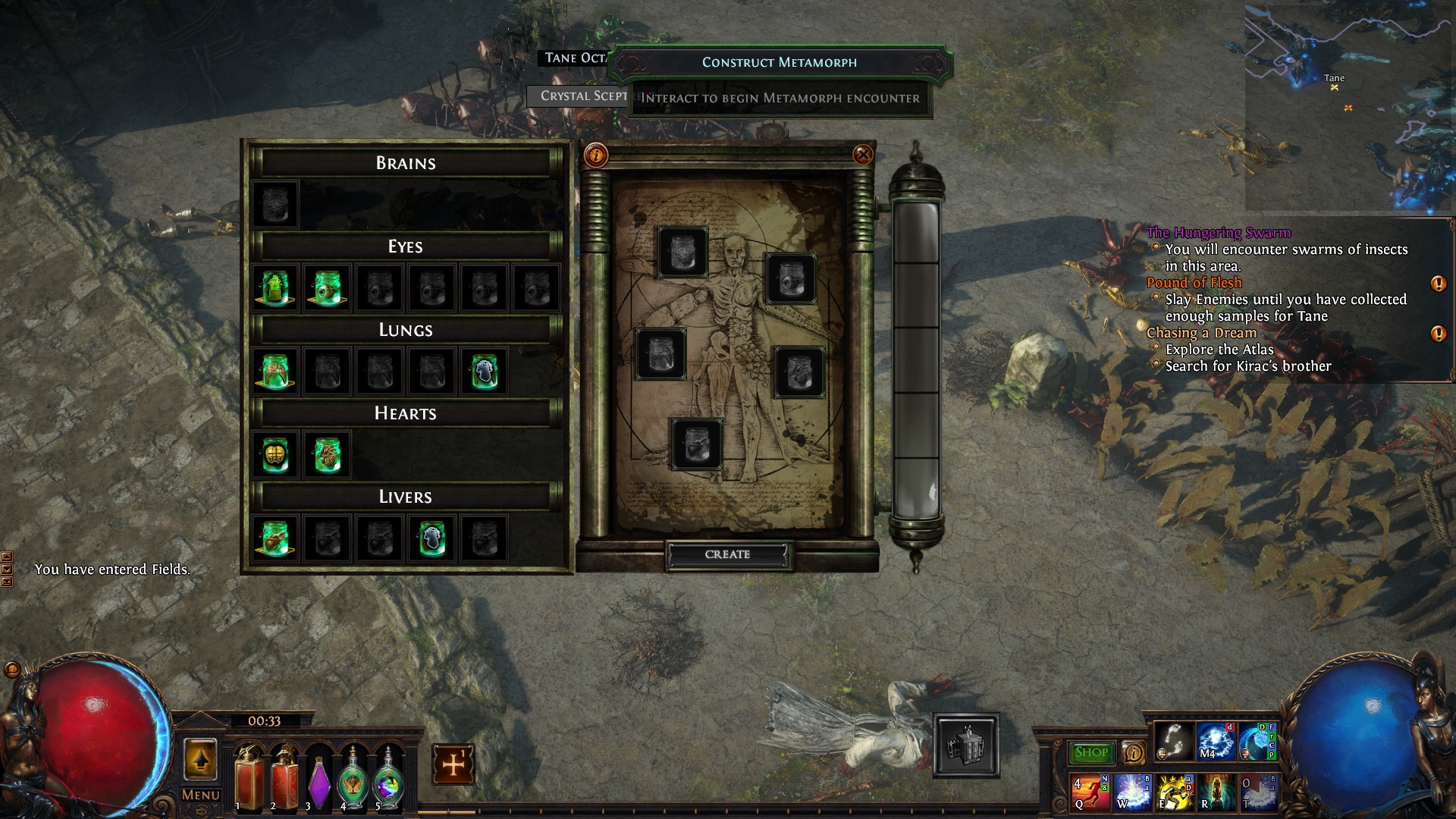Click the Create metamorph button
Screen dimensions: 1456x819
tap(727, 554)
